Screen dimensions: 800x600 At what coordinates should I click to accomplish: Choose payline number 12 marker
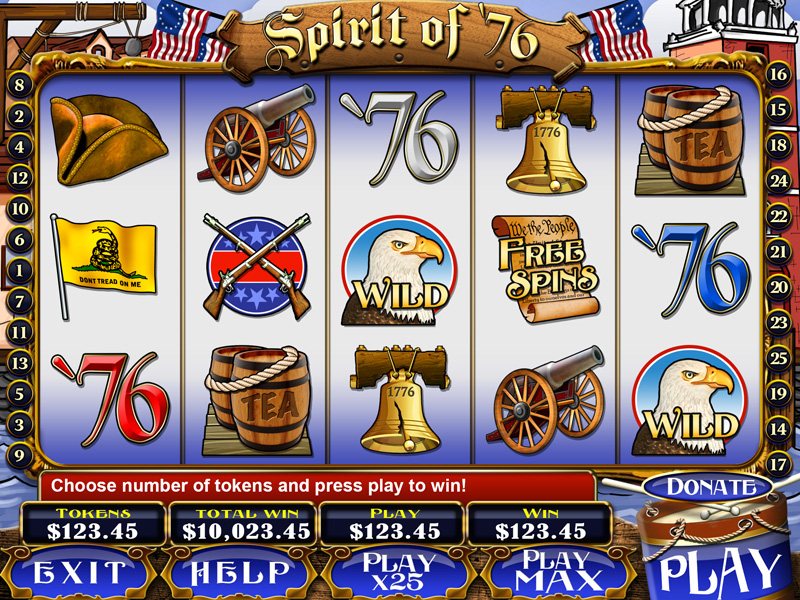18,178
